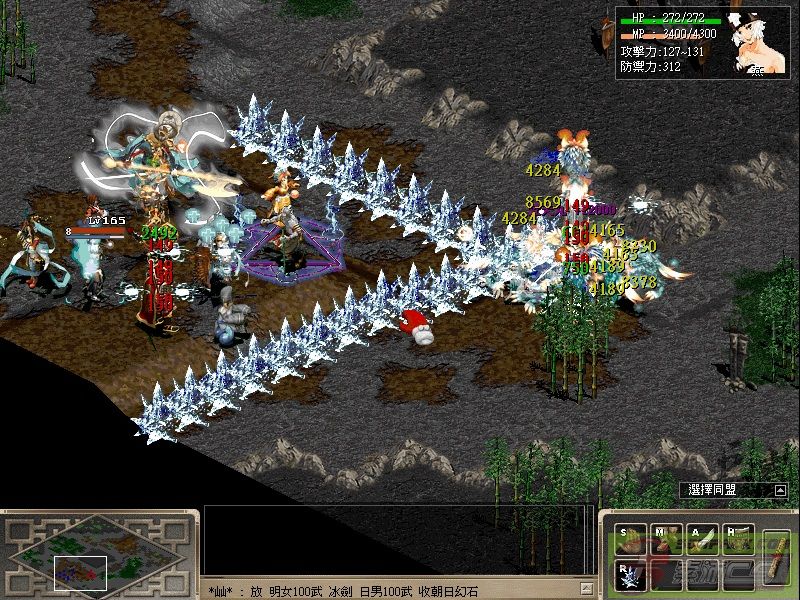Click the bamboo scroll item slot
800x600 pixels.
point(774,553)
